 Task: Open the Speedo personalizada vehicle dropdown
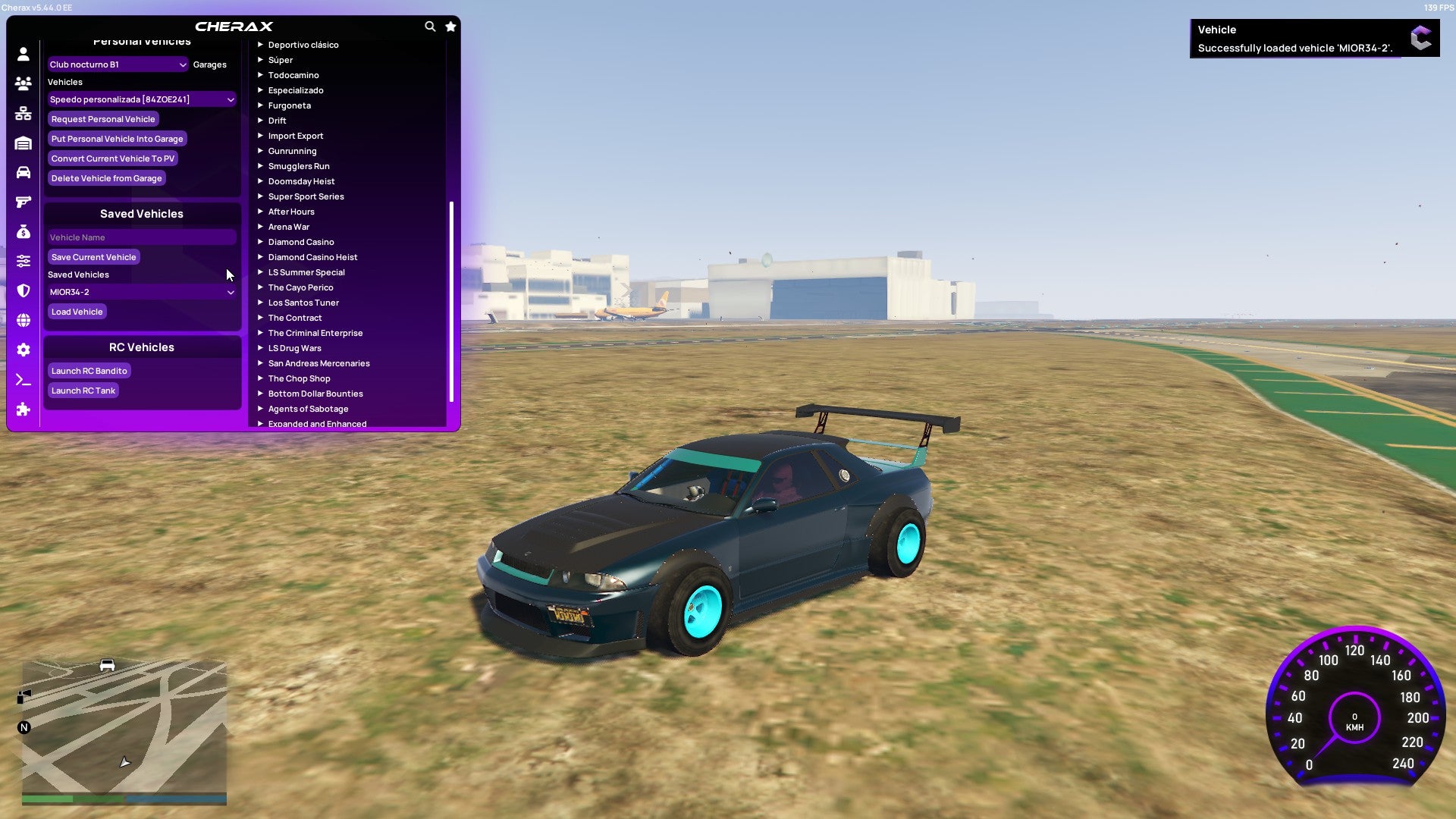tap(140, 99)
